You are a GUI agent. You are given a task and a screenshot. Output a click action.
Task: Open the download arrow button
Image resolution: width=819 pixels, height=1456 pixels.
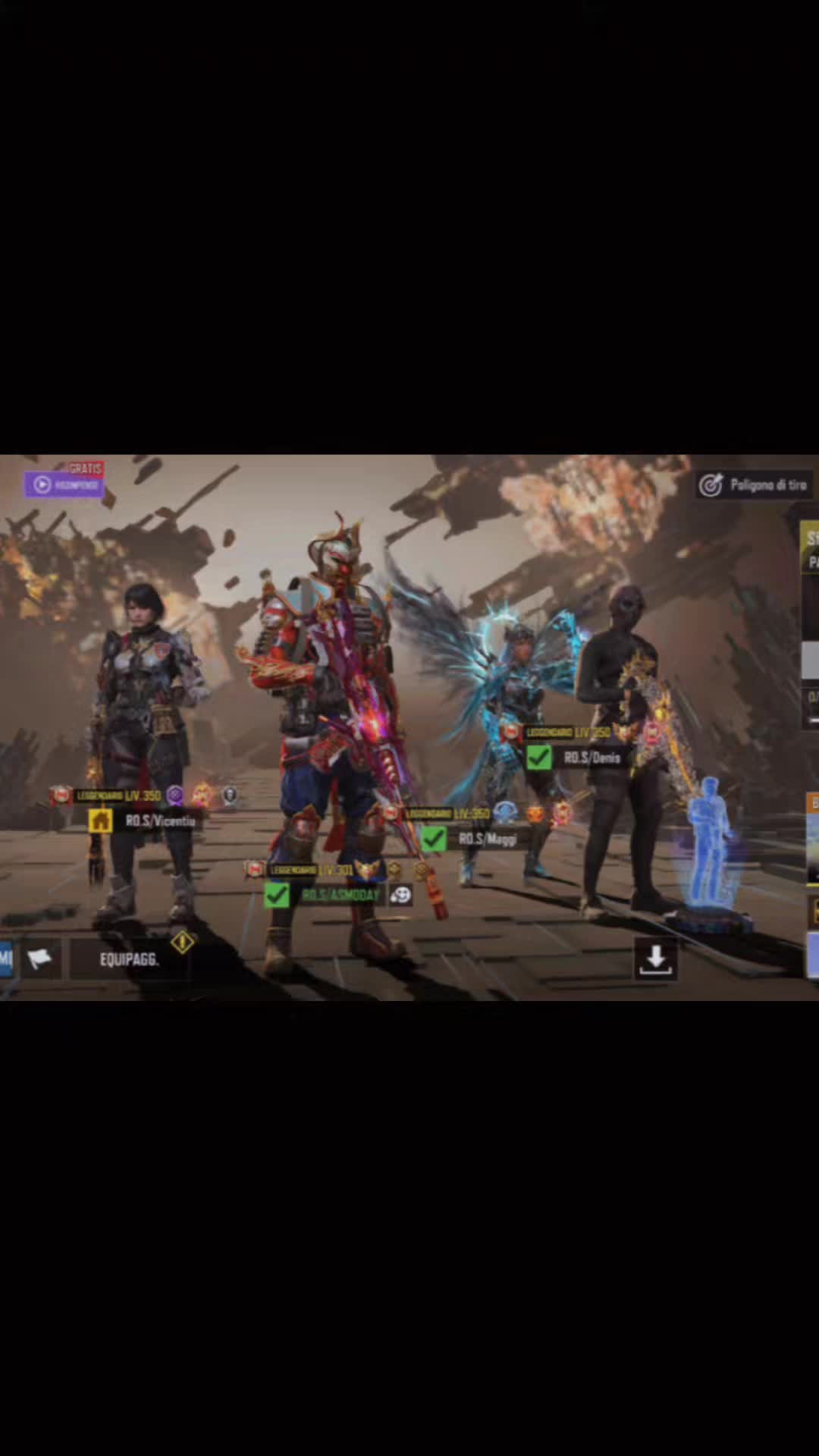pos(655,960)
